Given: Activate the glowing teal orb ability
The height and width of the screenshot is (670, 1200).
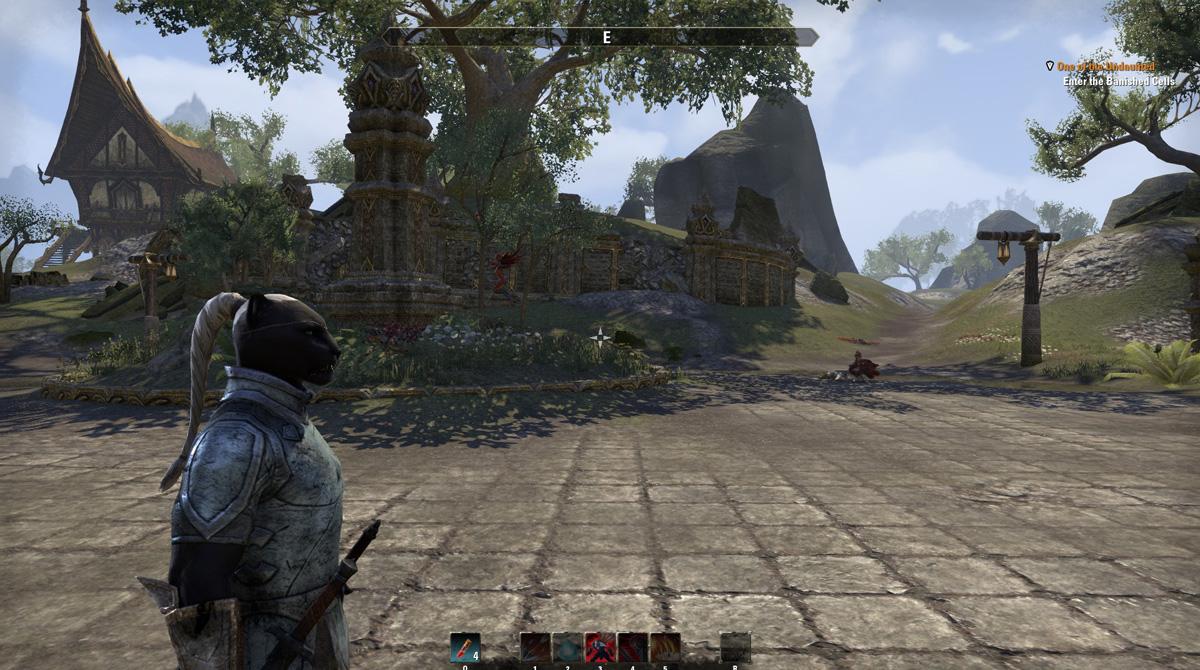Looking at the screenshot, I should (x=567, y=647).
